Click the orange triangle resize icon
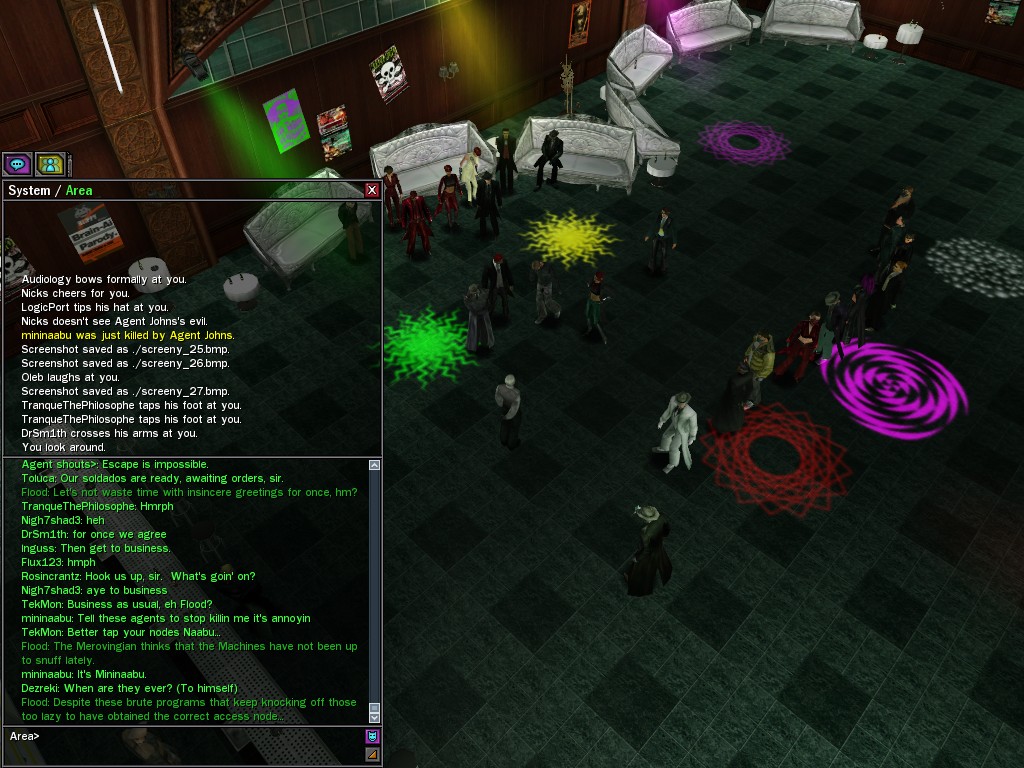Viewport: 1024px width, 768px height. click(x=372, y=754)
